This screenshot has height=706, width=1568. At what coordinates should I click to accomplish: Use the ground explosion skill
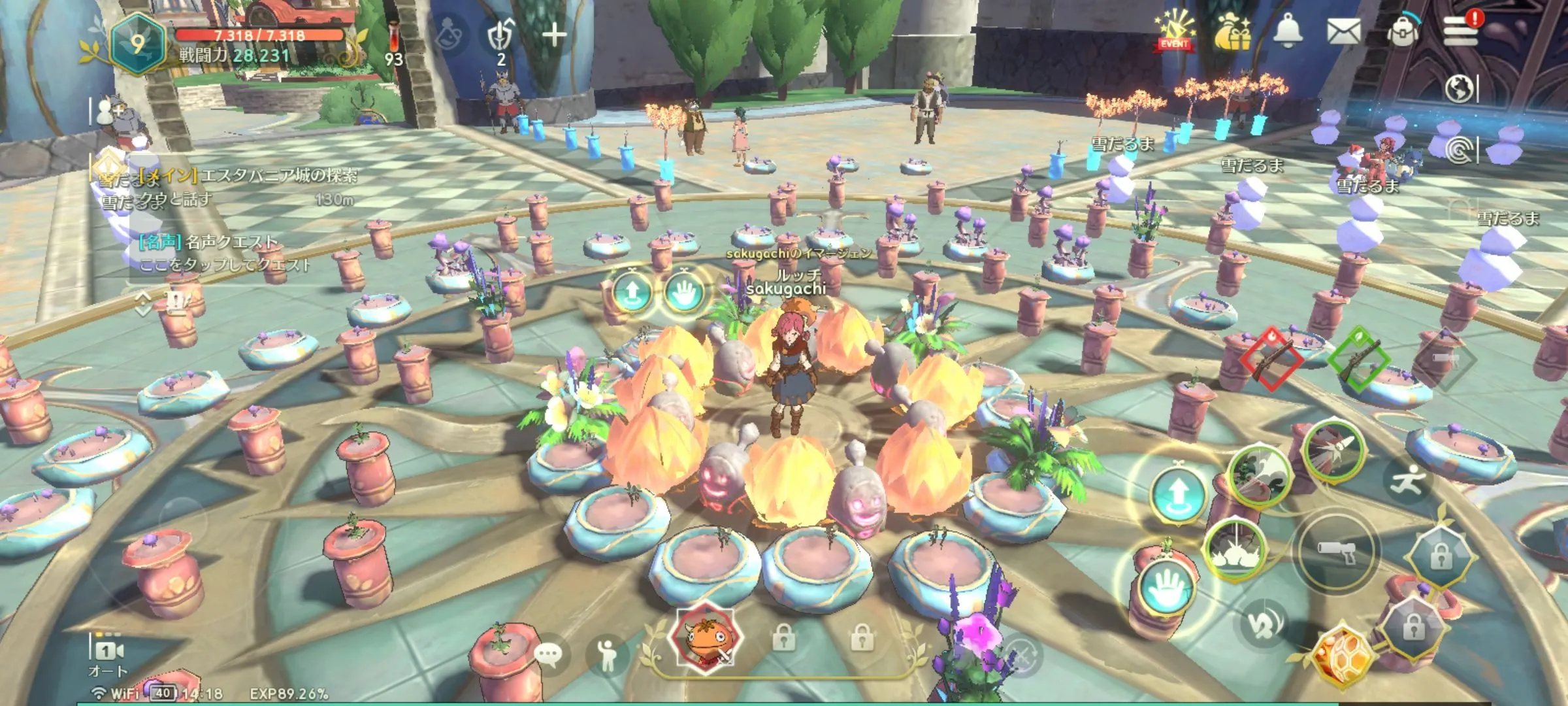pyautogui.click(x=1234, y=550)
